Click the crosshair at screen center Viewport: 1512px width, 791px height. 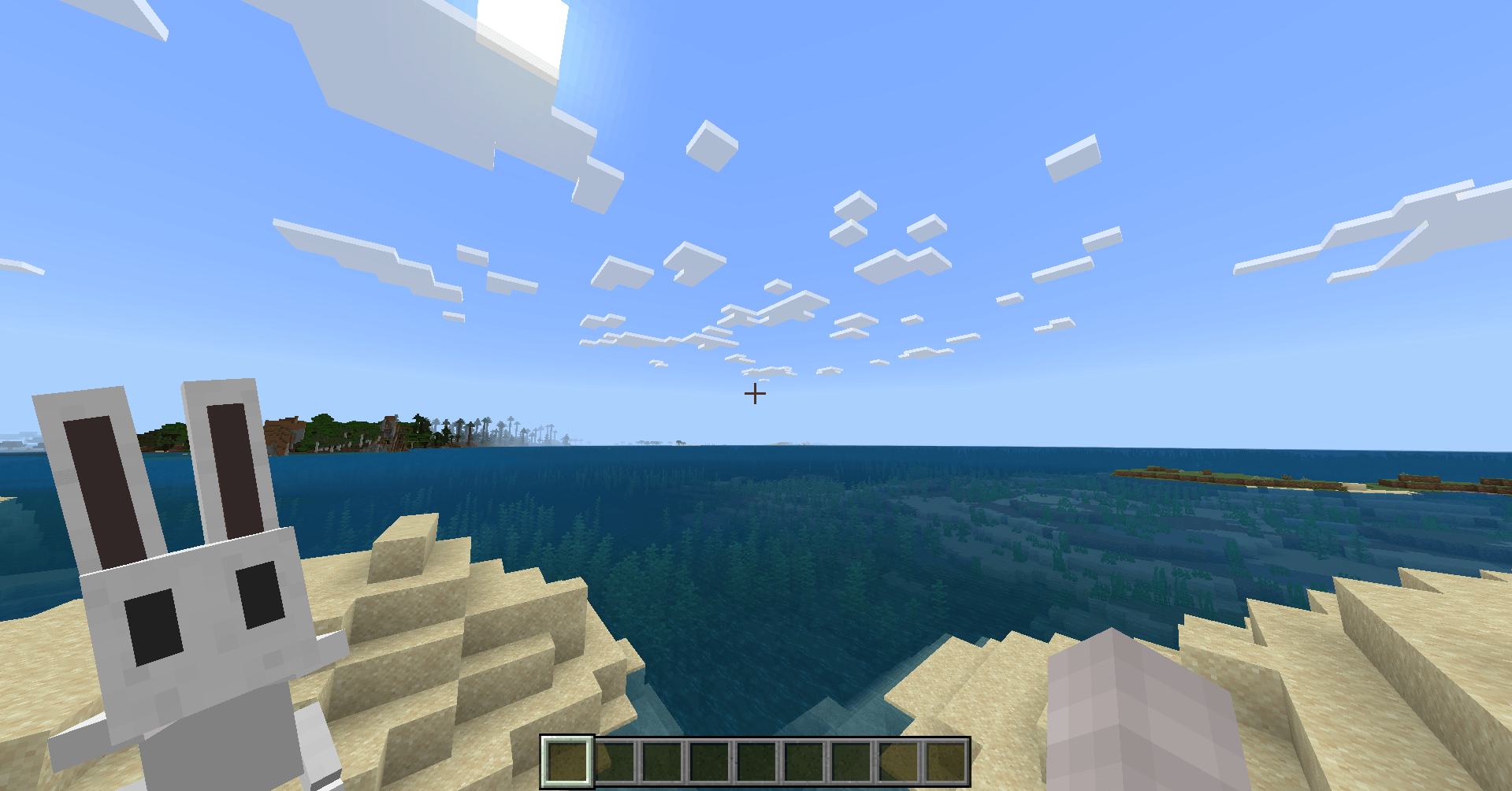(x=755, y=392)
